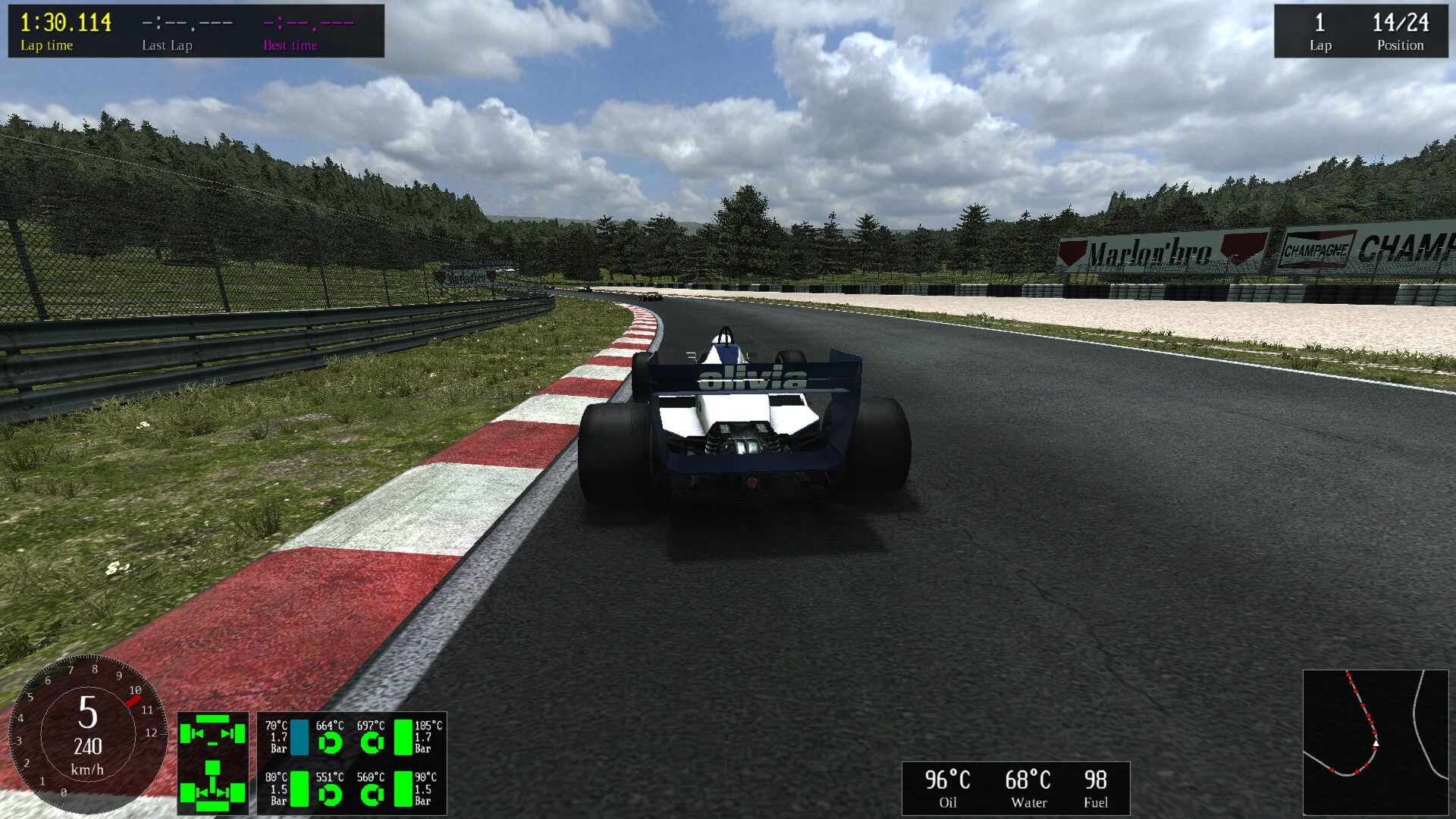Click the Lap counter showing 1
This screenshot has height=819, width=1456.
[x=1320, y=24]
